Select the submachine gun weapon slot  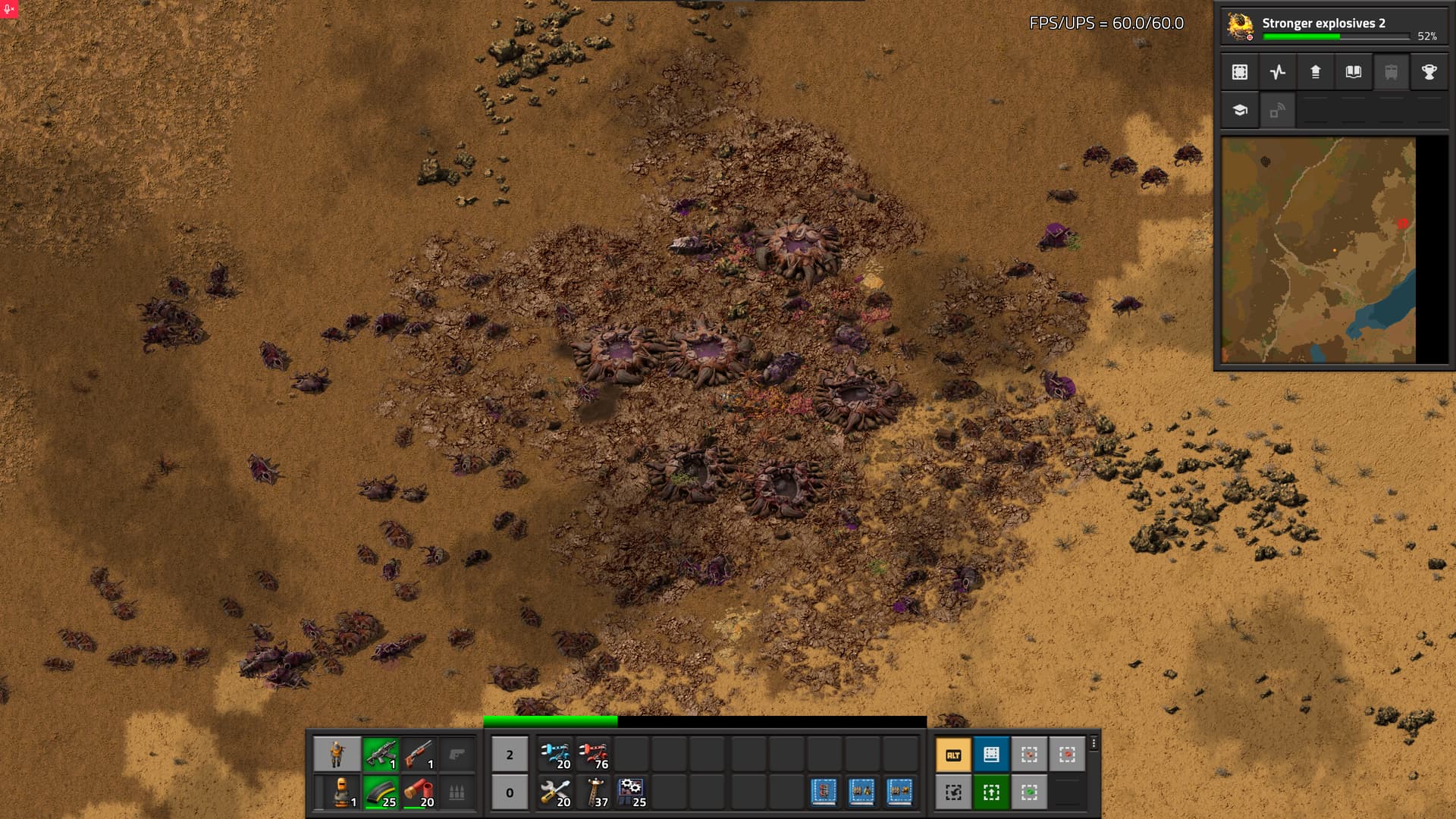pyautogui.click(x=381, y=755)
